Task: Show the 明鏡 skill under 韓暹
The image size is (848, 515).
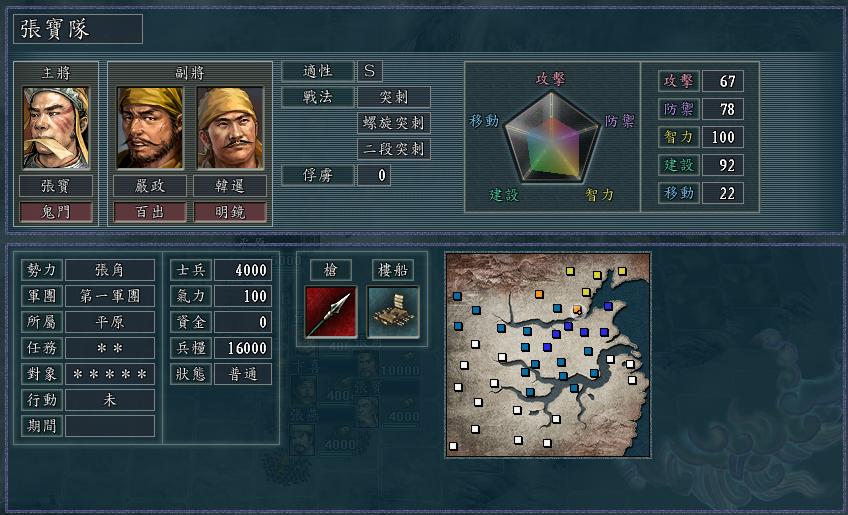Action: point(230,211)
